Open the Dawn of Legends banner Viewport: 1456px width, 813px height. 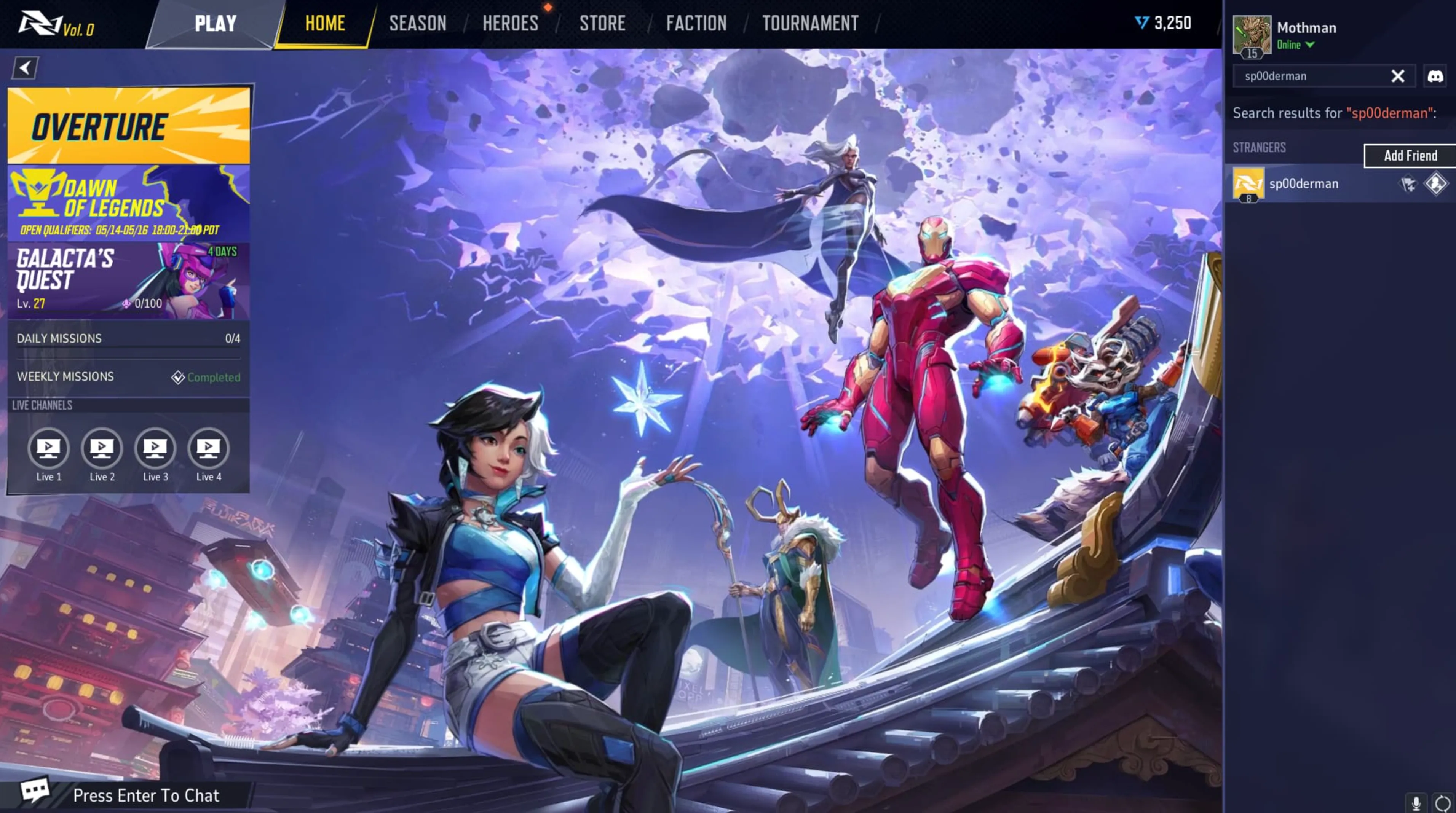128,203
